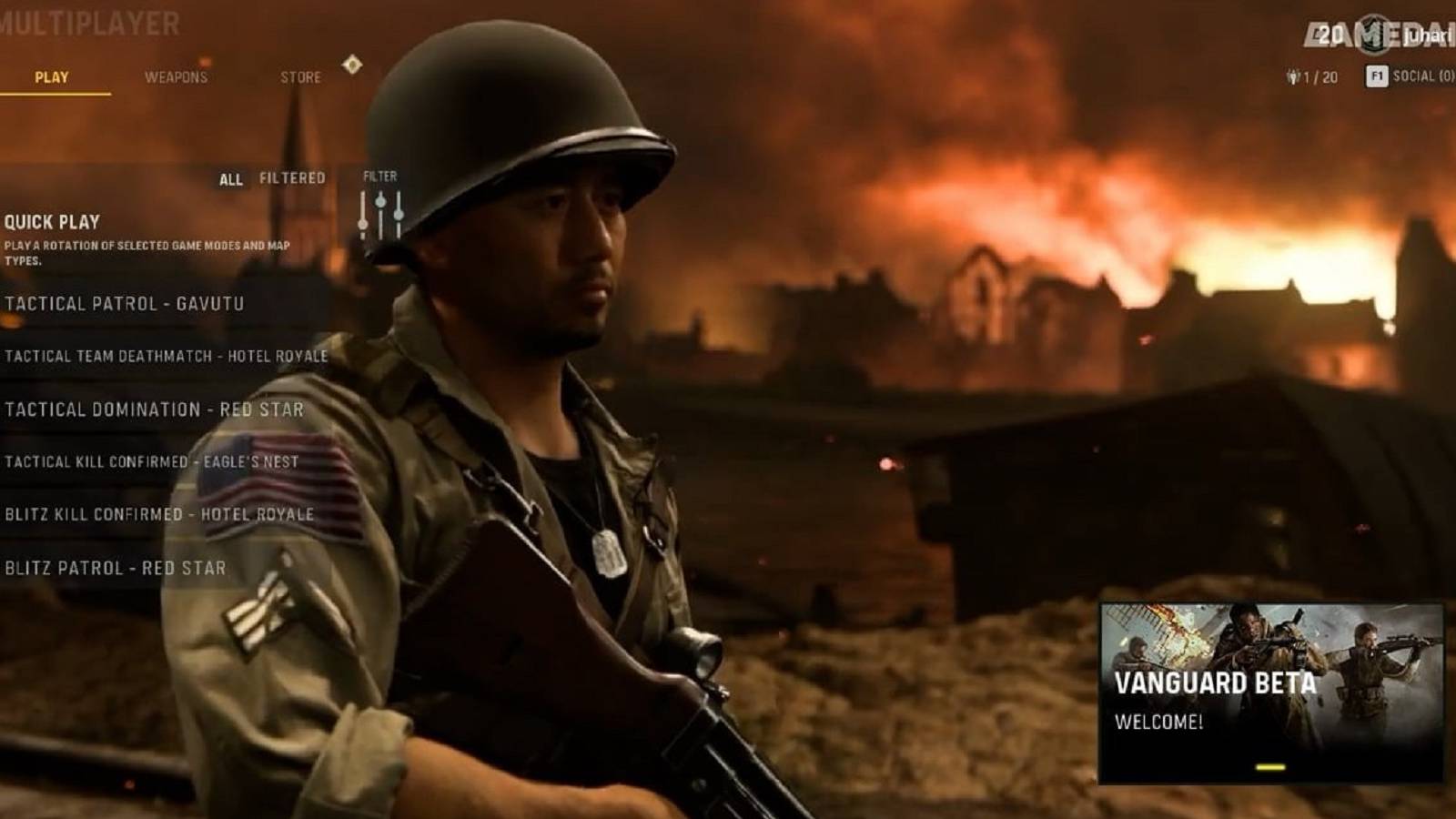This screenshot has height=819, width=1456.
Task: Switch playlist filter to ALL
Action: pyautogui.click(x=231, y=178)
